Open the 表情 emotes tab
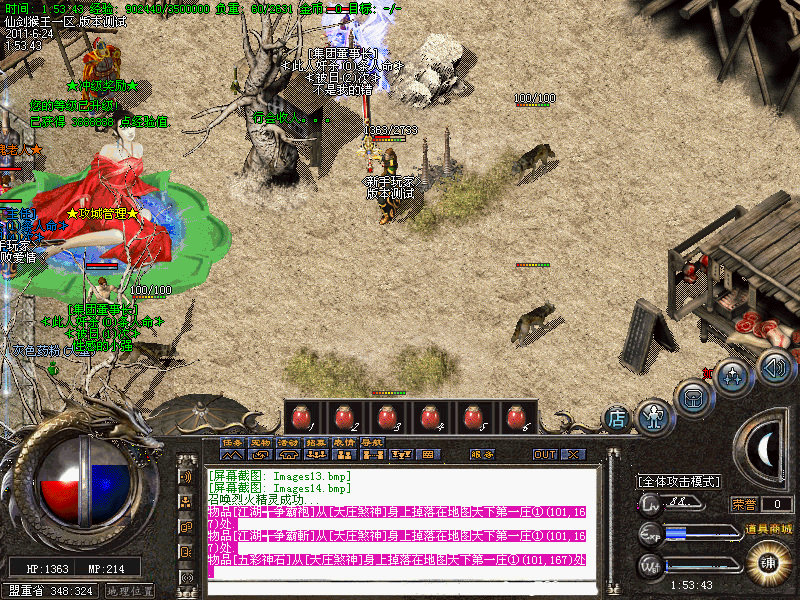Screen dimensions: 800x600 pyautogui.click(x=344, y=441)
